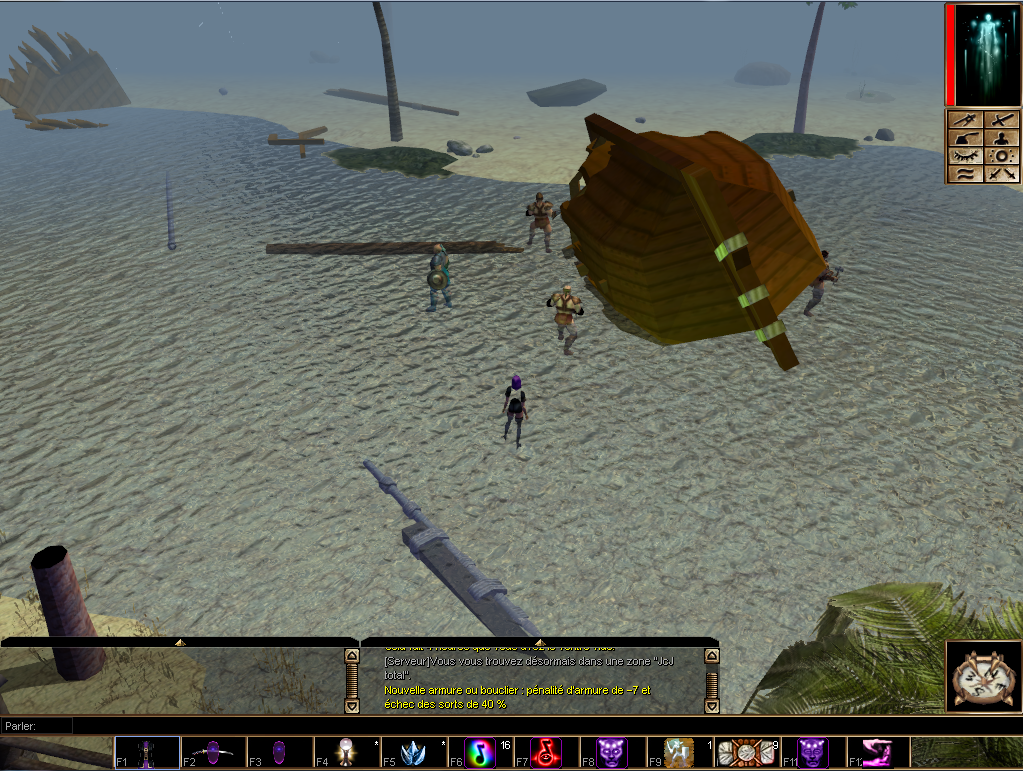
Task: Toggle rest with the closed-eye icon
Action: click(x=965, y=156)
